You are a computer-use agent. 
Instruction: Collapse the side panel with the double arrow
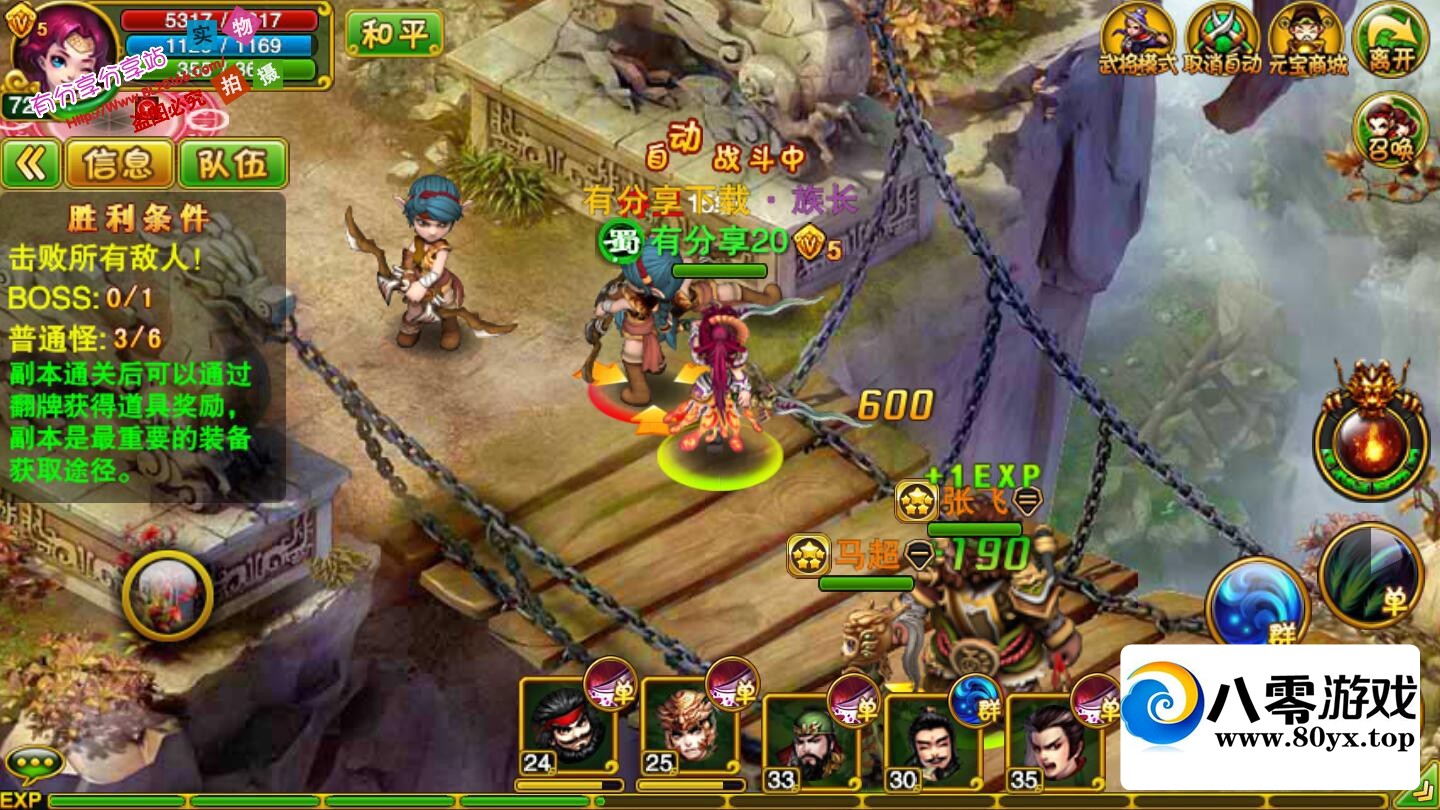pos(31,164)
